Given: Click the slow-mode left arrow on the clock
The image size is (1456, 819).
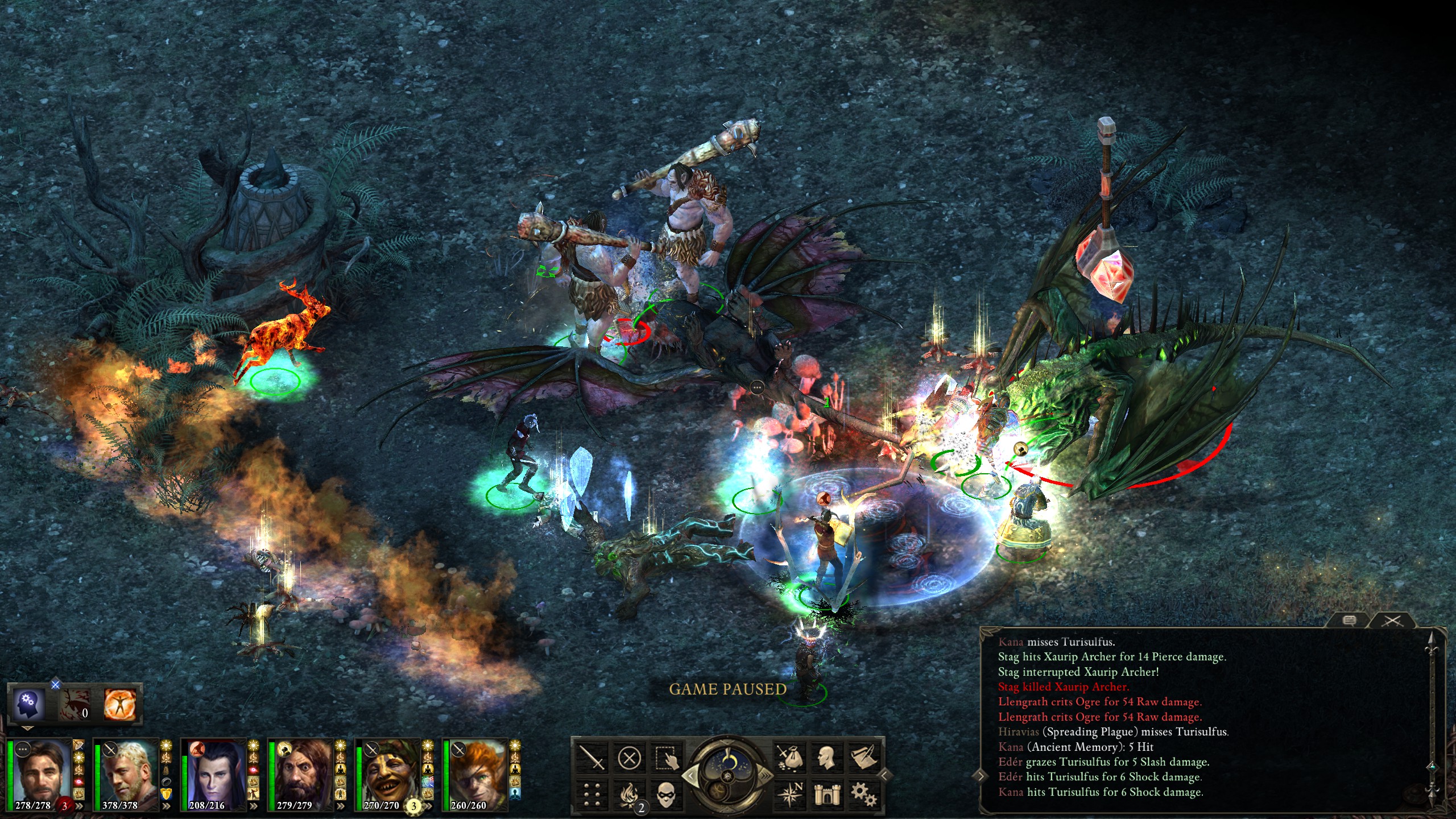Looking at the screenshot, I should [691, 776].
